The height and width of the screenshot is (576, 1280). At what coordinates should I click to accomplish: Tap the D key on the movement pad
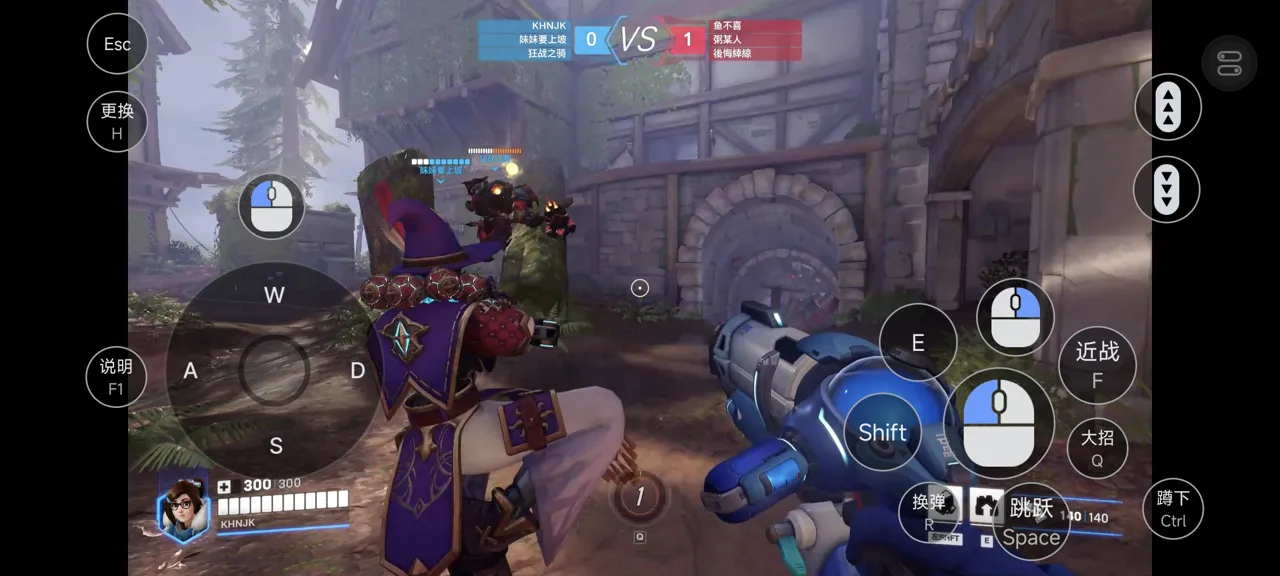click(357, 371)
